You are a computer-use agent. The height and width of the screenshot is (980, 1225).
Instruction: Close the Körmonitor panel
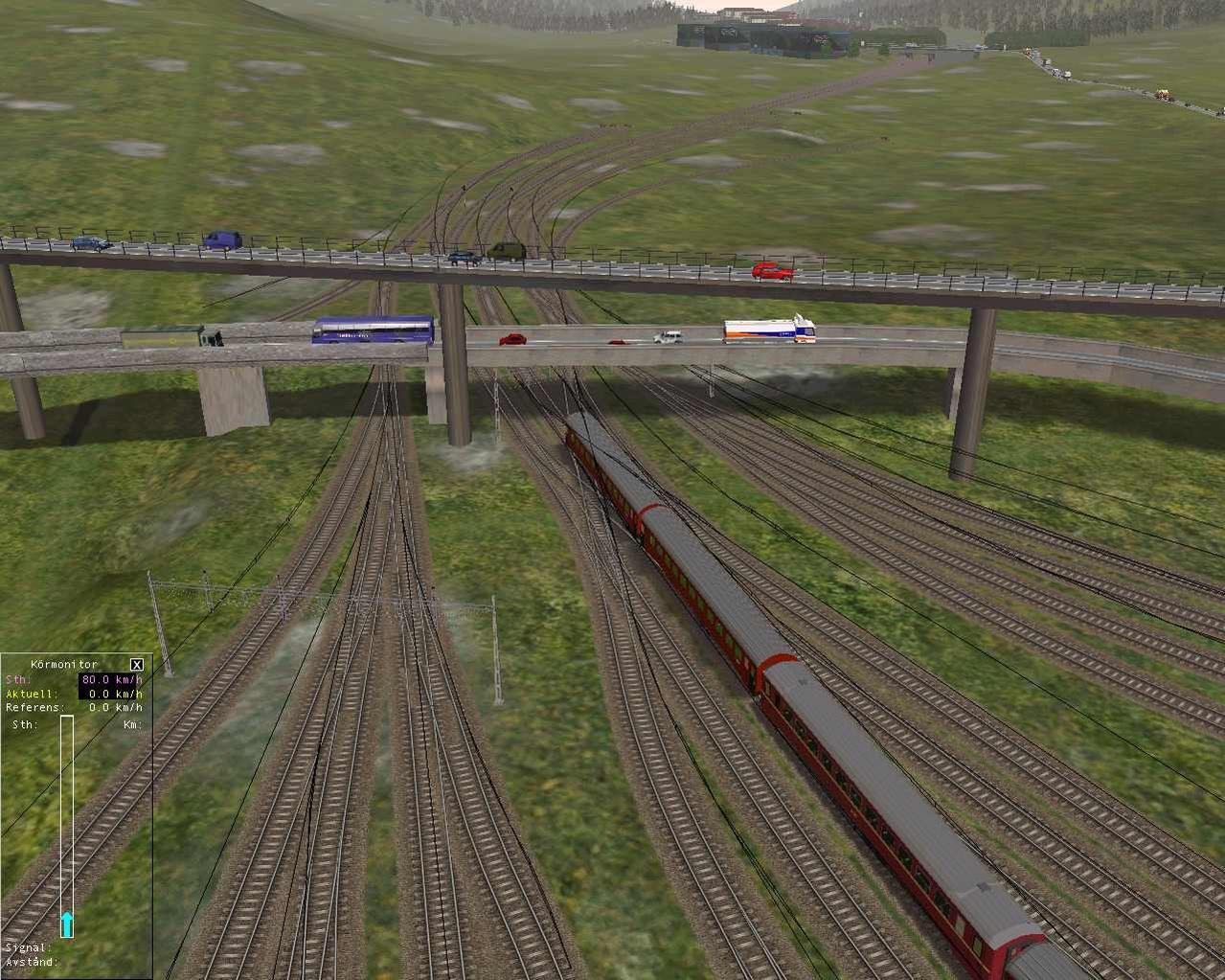tap(137, 664)
